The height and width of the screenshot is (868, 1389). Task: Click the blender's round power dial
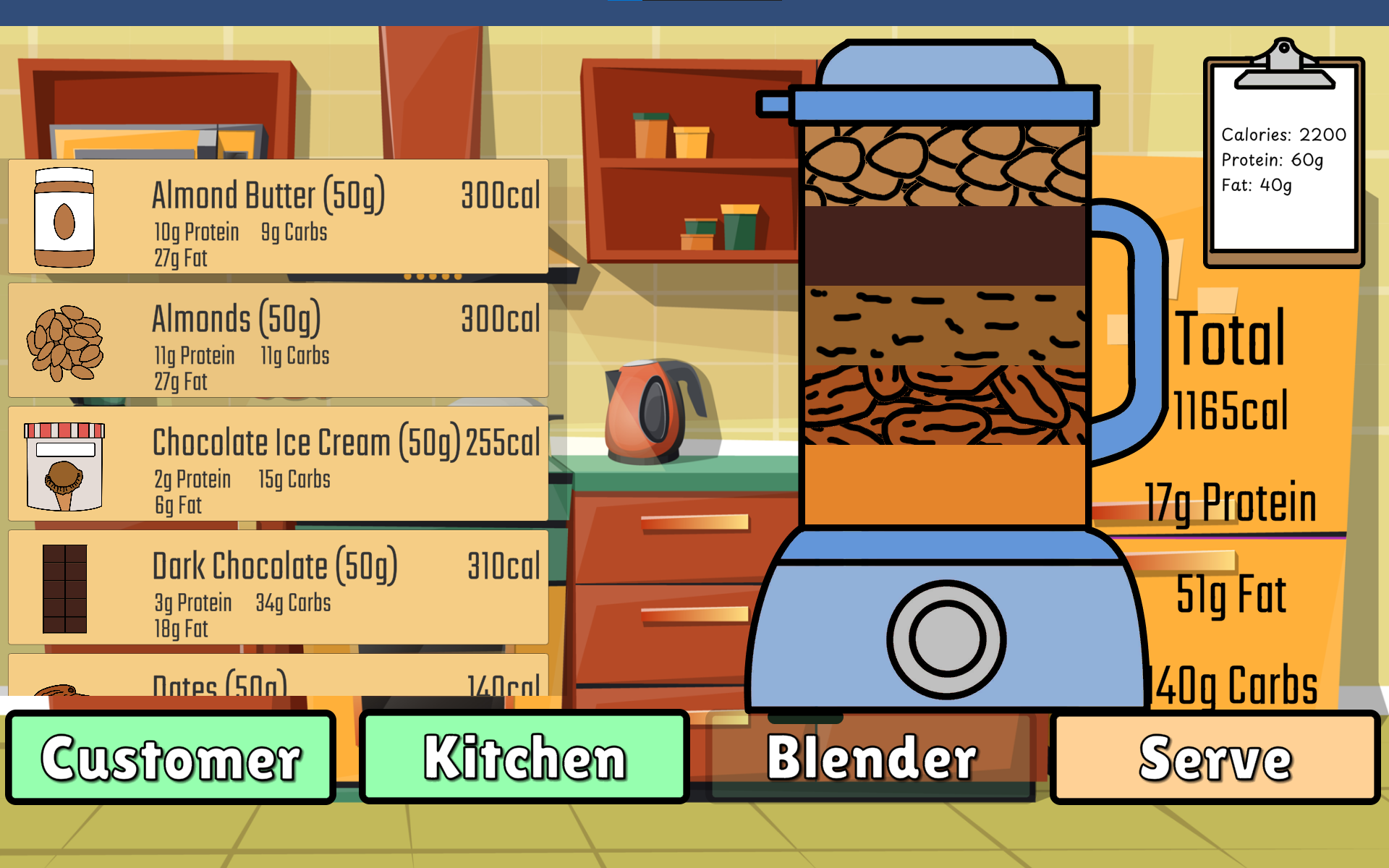pos(946,639)
